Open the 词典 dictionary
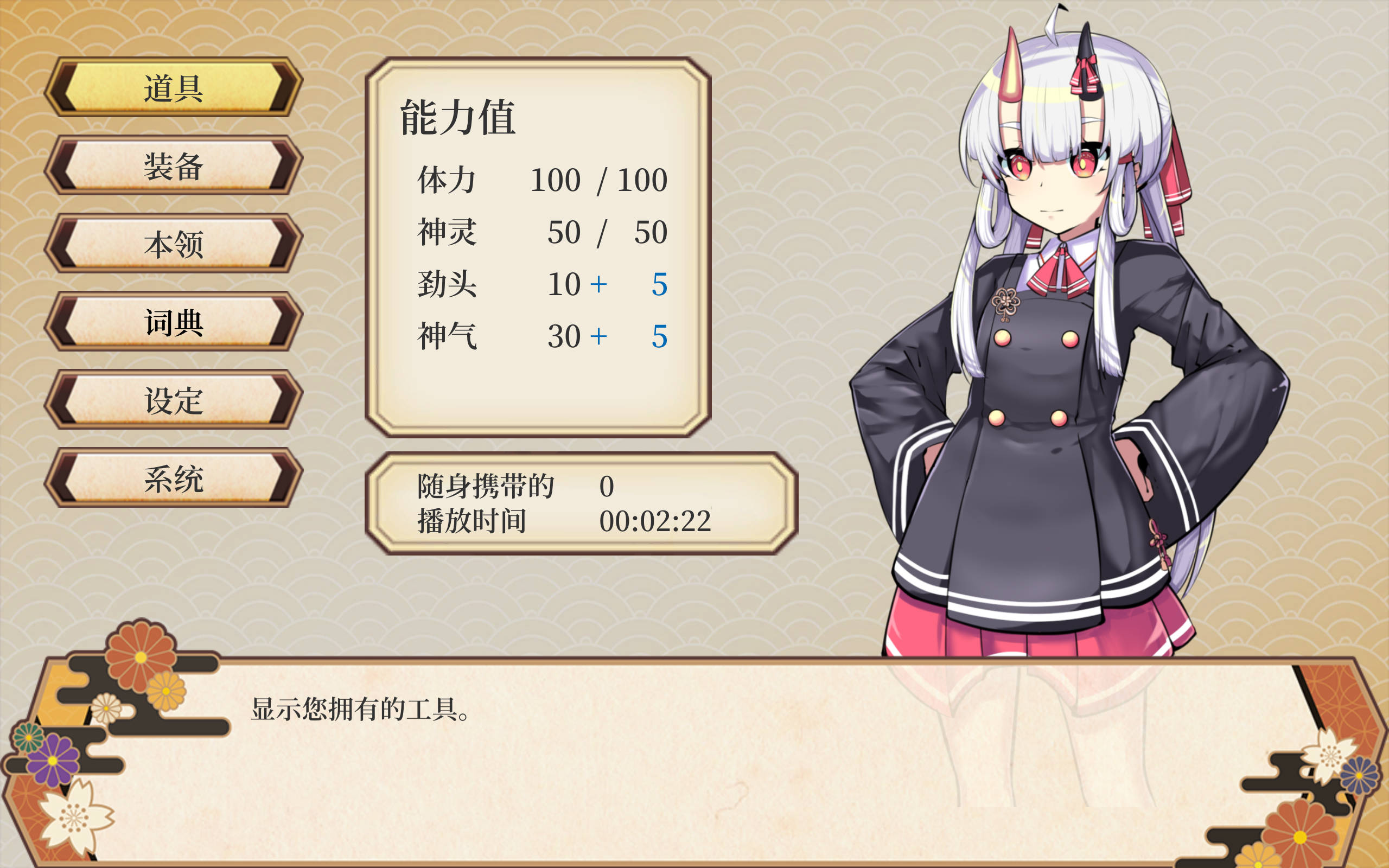 [173, 322]
